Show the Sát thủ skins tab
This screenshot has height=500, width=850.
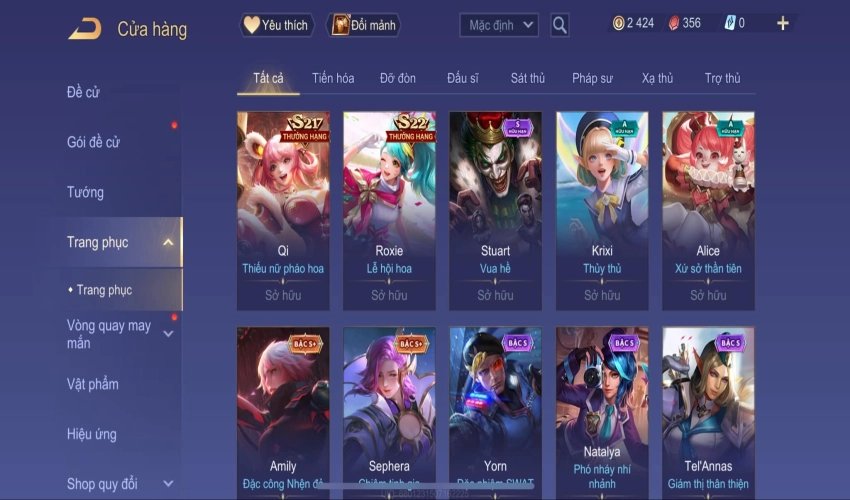point(527,78)
